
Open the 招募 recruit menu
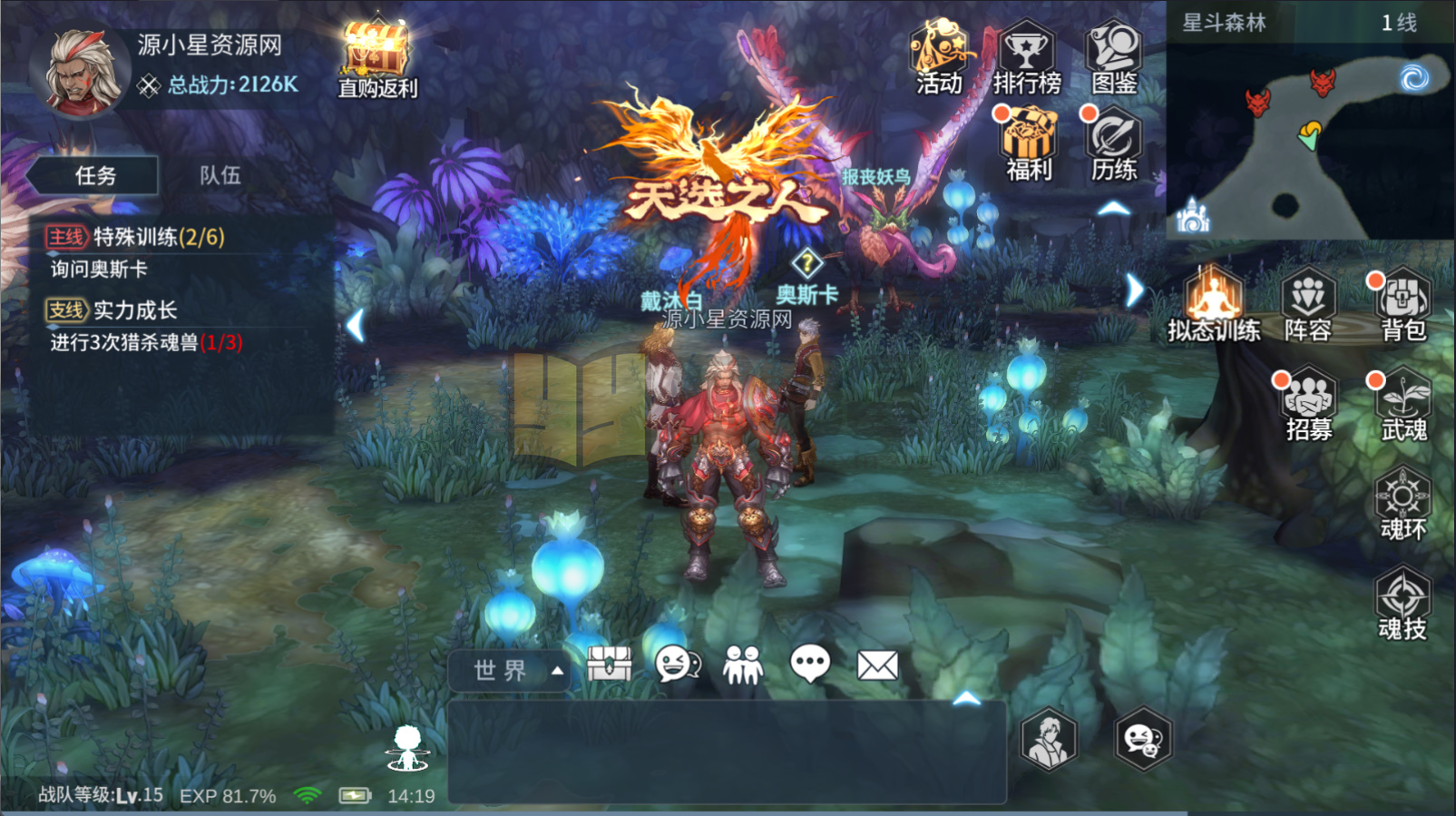(1308, 405)
